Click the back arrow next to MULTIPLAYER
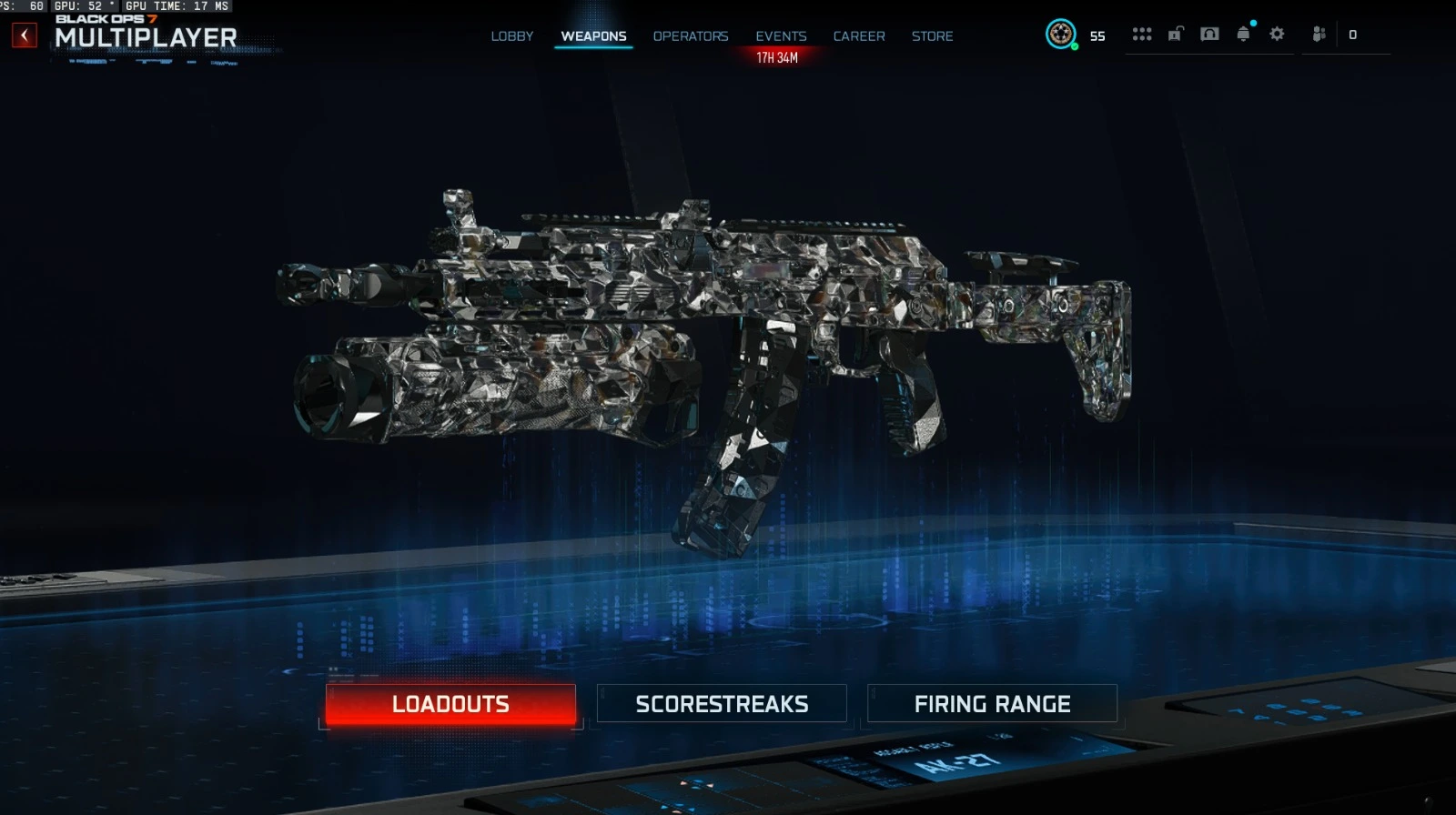This screenshot has height=815, width=1456. pos(23,34)
